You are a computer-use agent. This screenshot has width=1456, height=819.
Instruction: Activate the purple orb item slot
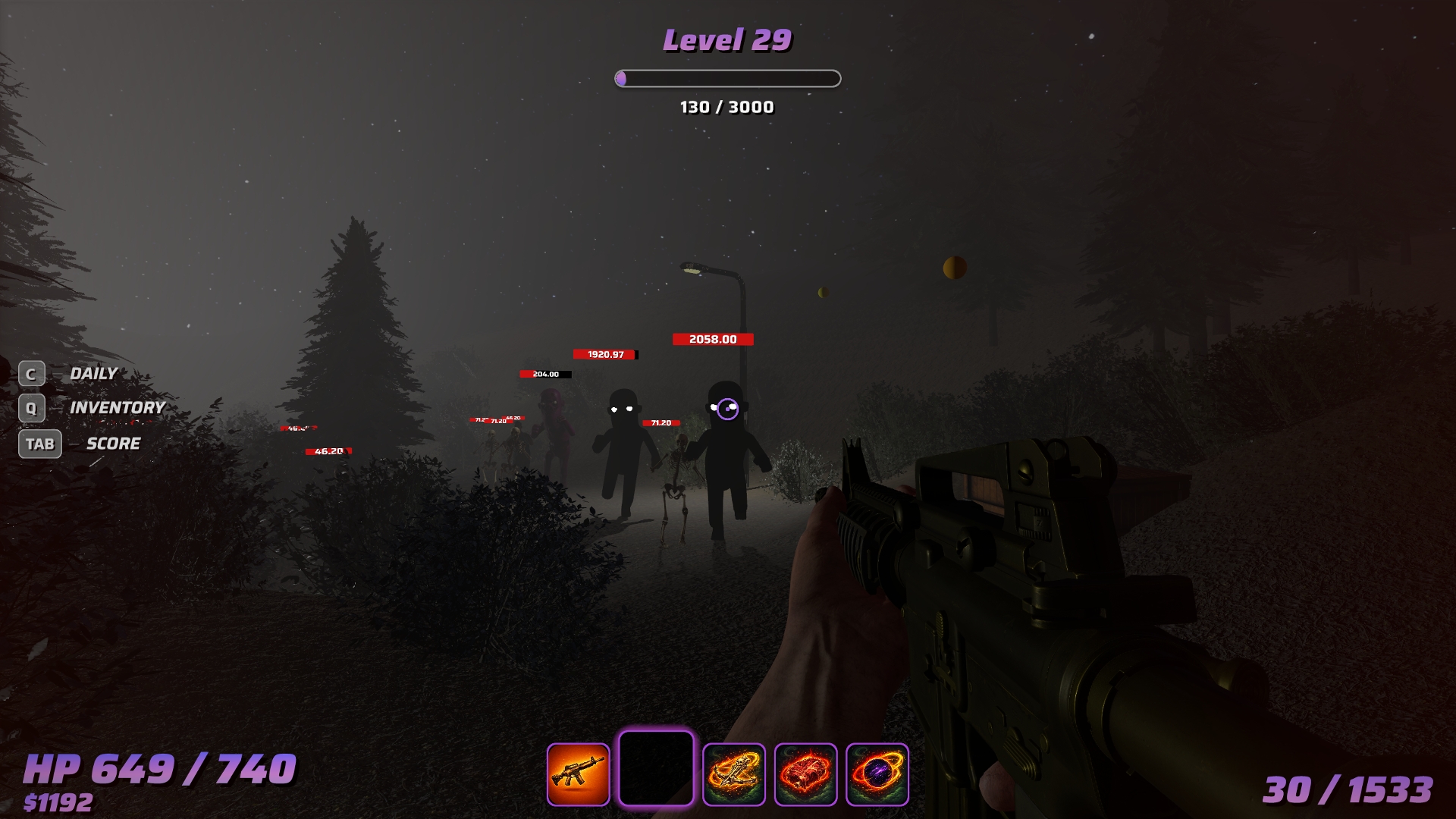[x=877, y=774]
